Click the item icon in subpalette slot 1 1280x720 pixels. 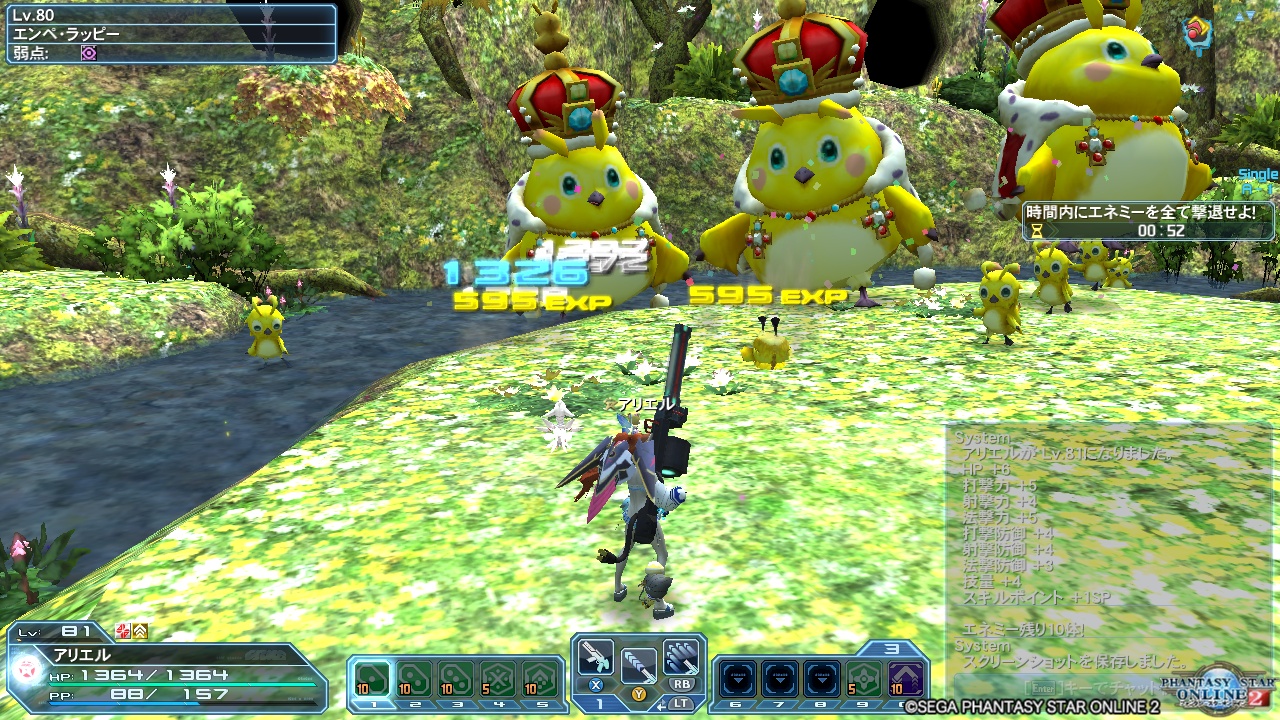[x=372, y=678]
